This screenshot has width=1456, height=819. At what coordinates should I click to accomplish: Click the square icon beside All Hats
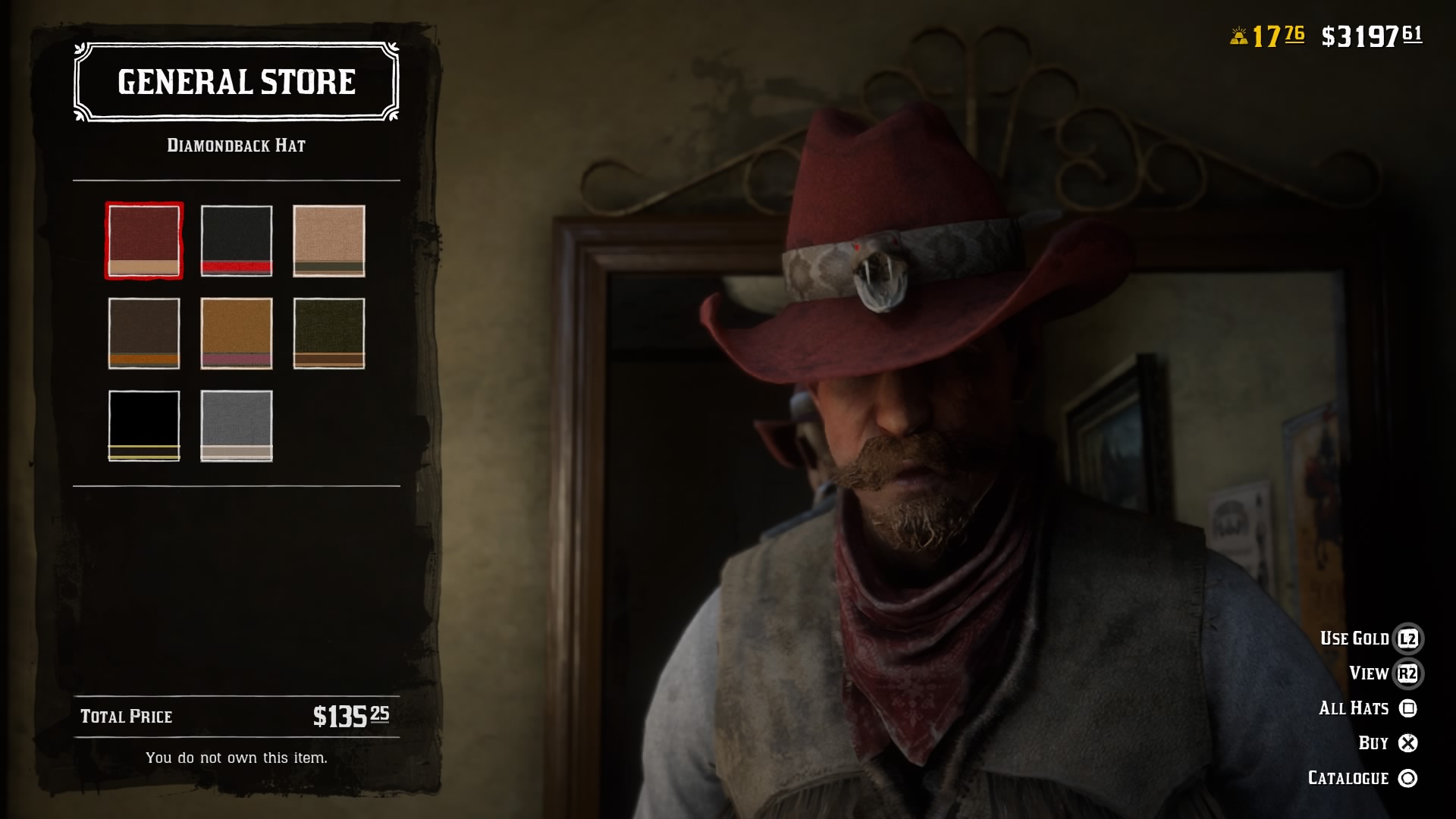pyautogui.click(x=1408, y=708)
